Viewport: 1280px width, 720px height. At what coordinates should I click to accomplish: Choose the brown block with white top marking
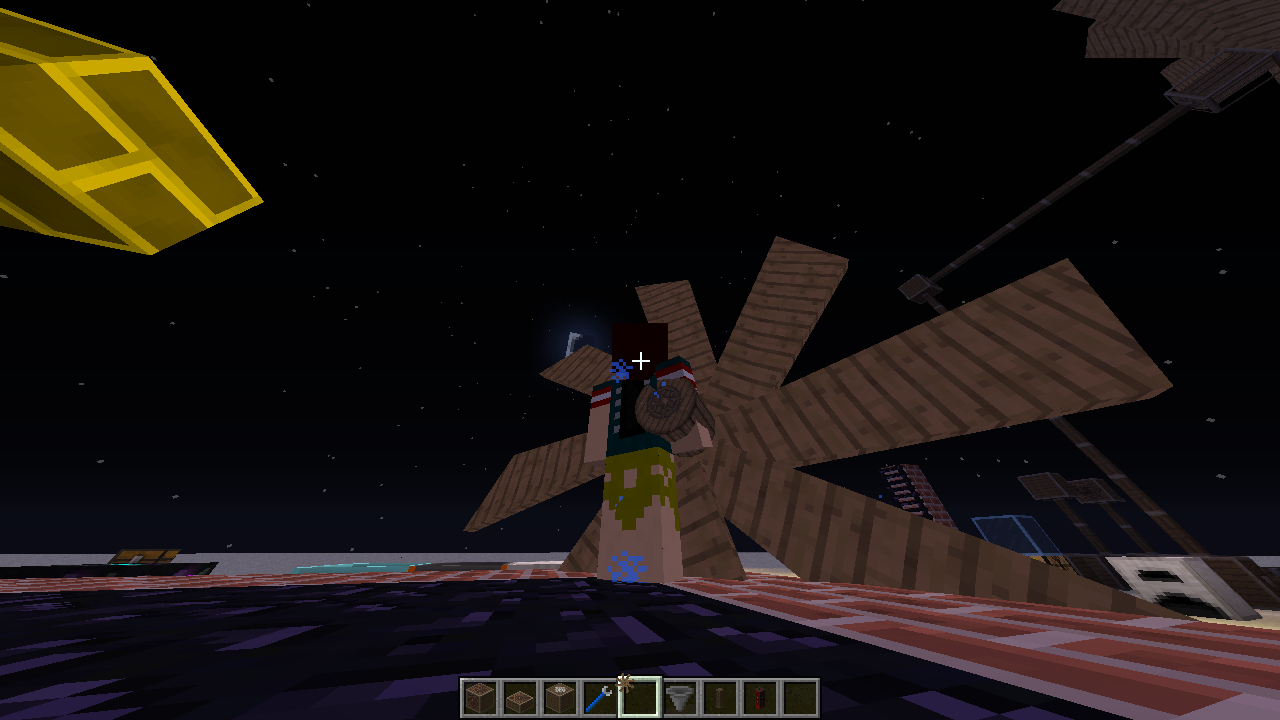560,698
